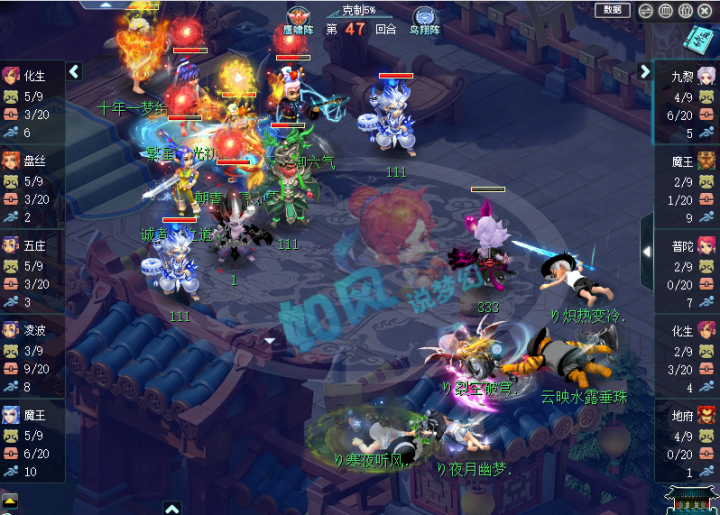Select the 凌波 player row
Viewport: 720px width, 515px height.
tap(32, 358)
